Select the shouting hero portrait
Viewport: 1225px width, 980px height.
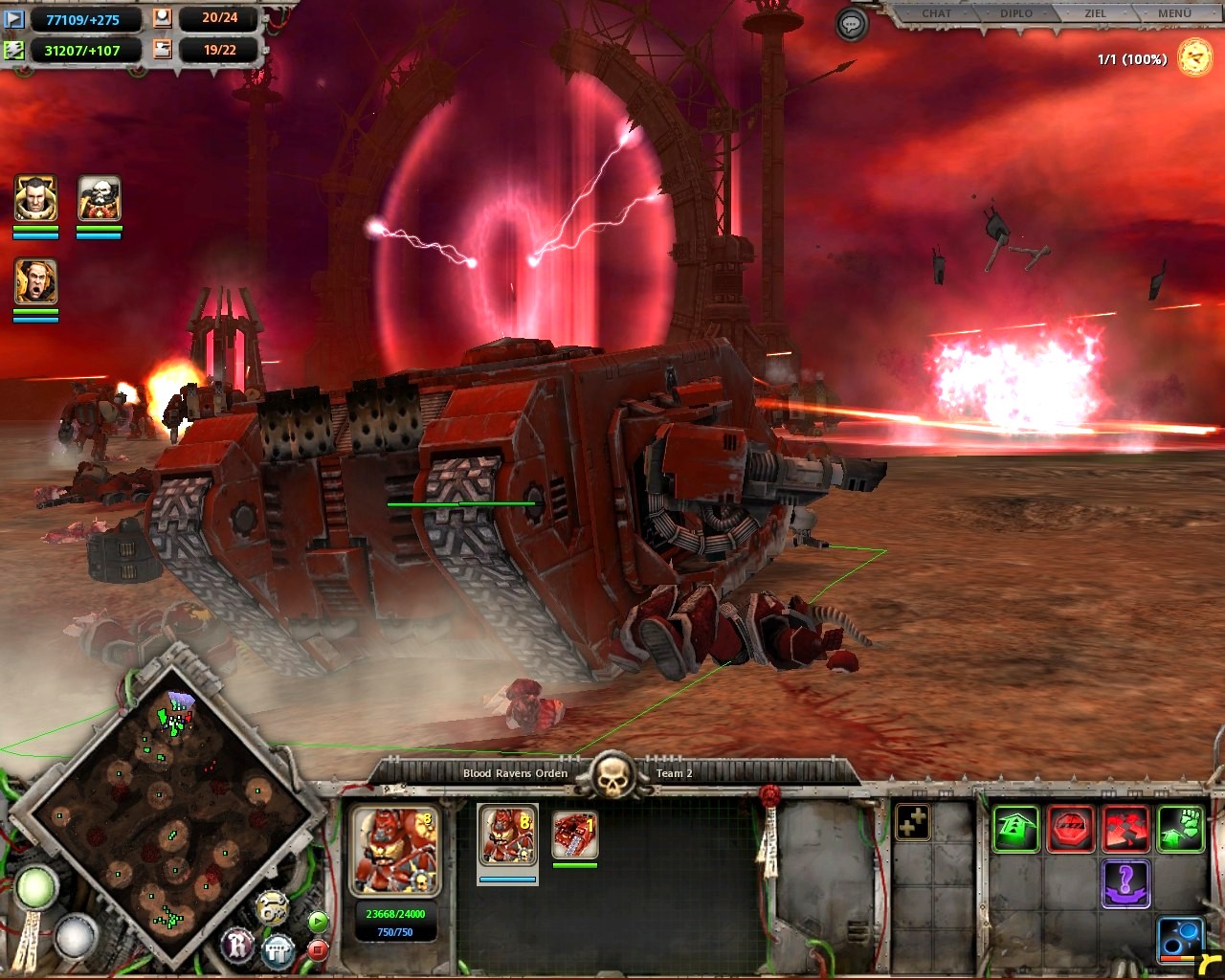tap(35, 282)
